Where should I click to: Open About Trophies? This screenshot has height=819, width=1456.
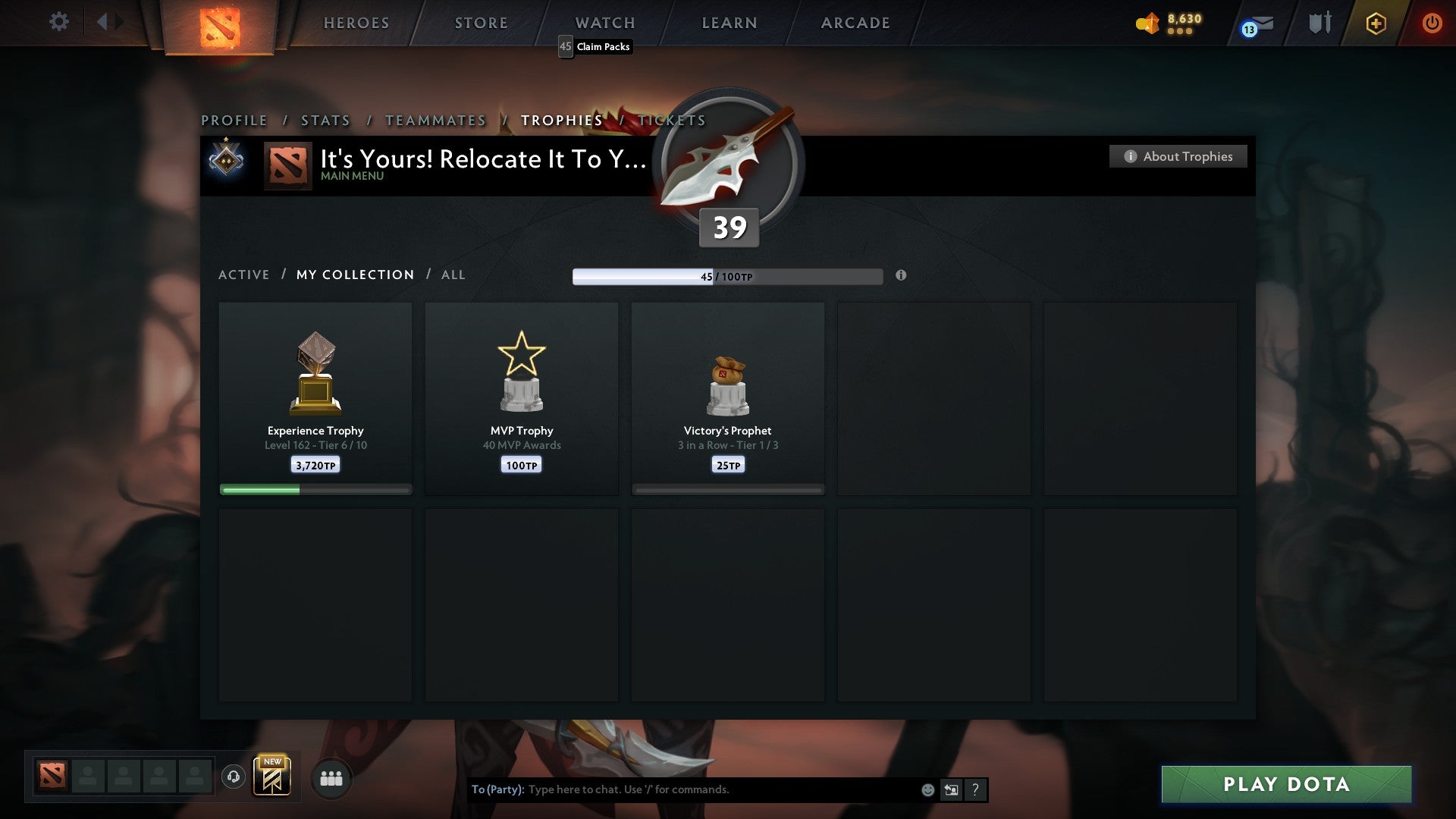tap(1178, 156)
